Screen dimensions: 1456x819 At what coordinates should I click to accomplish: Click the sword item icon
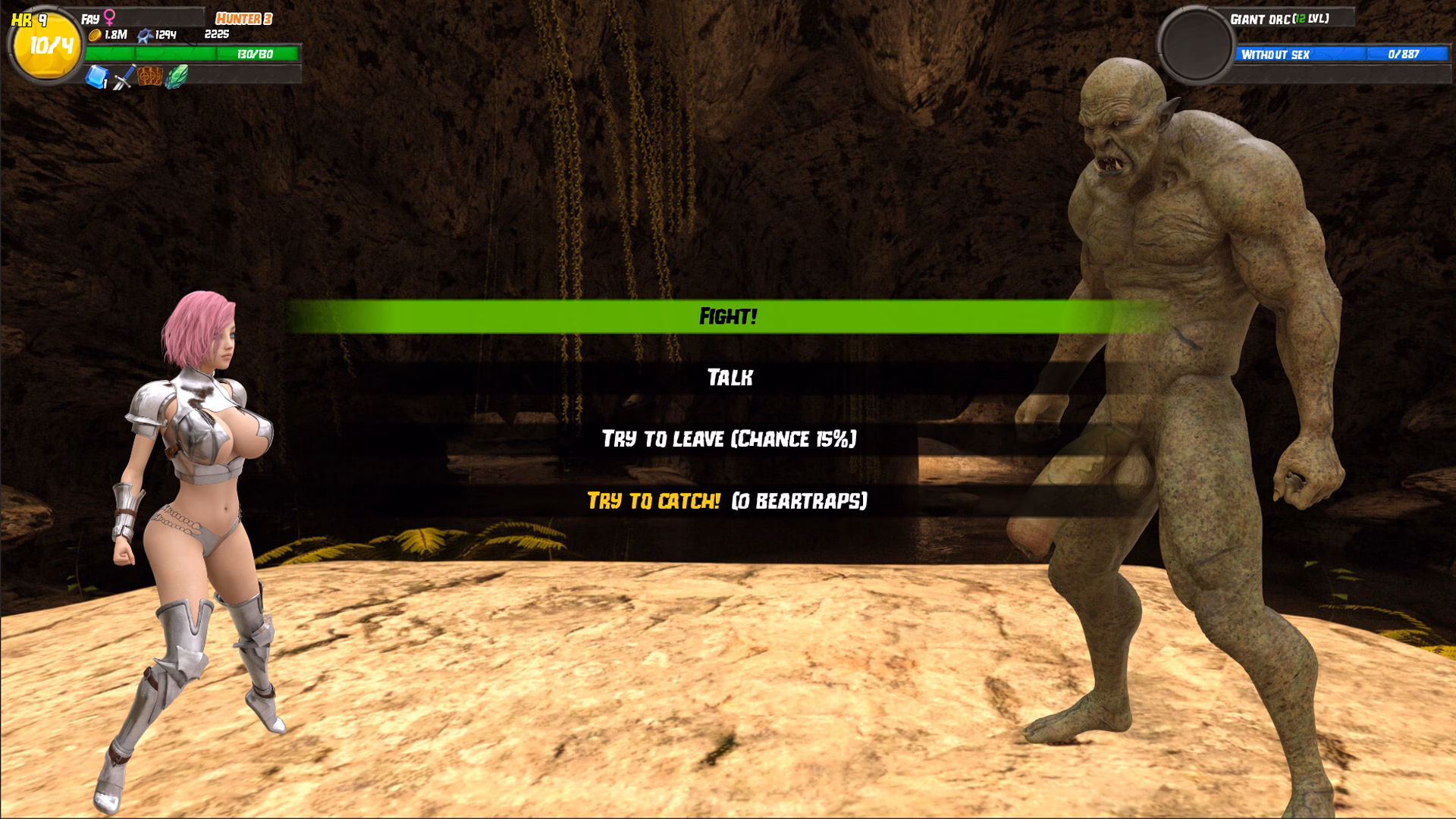[123, 78]
